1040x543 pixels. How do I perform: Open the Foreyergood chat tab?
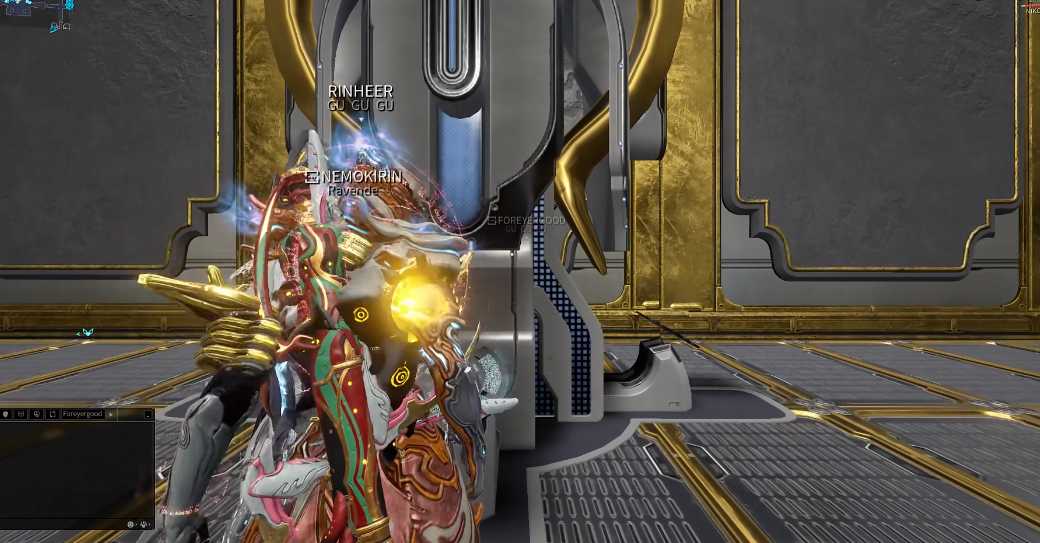83,413
